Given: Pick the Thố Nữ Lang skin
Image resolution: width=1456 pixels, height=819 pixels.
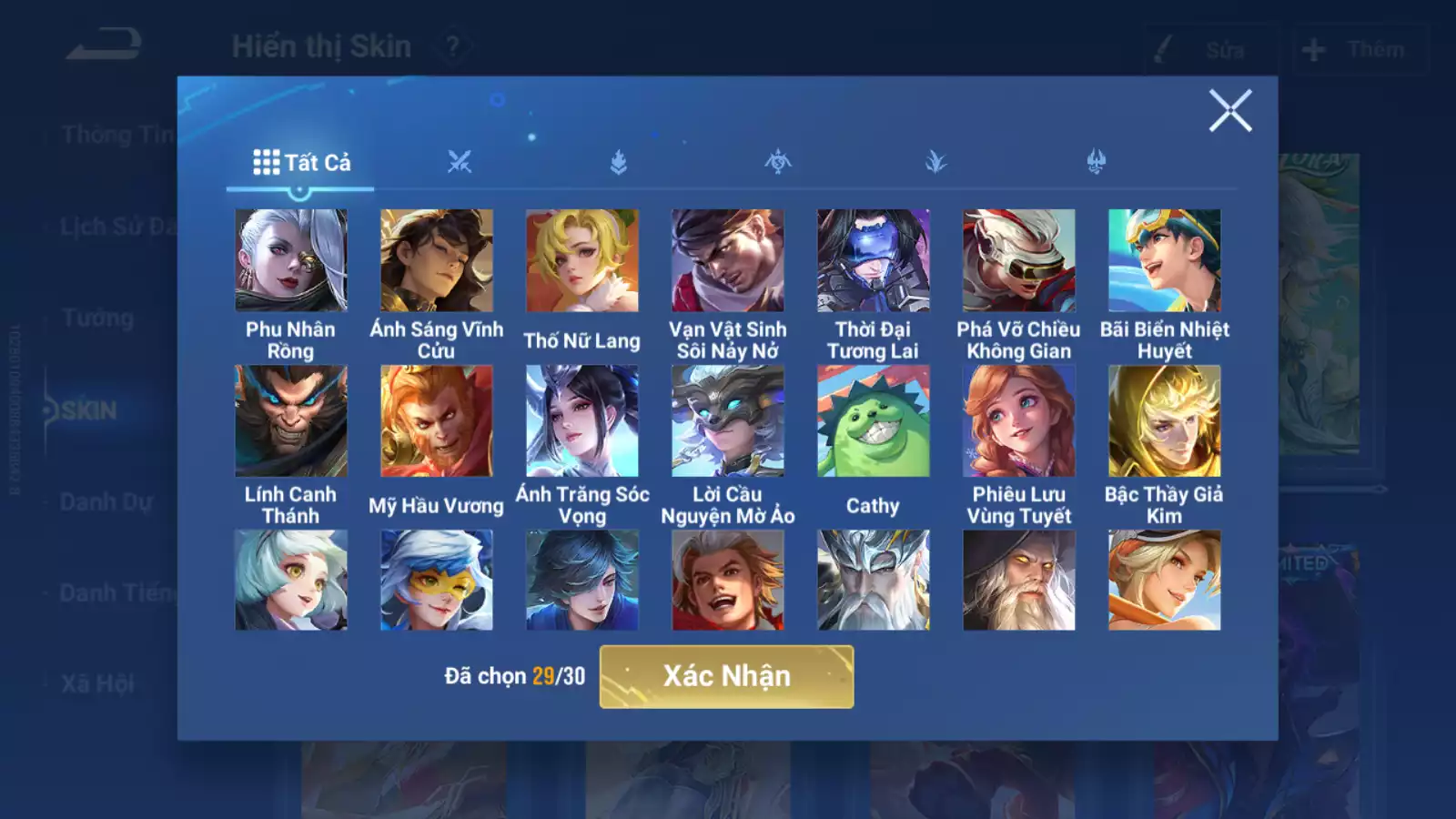Looking at the screenshot, I should coord(581,261).
